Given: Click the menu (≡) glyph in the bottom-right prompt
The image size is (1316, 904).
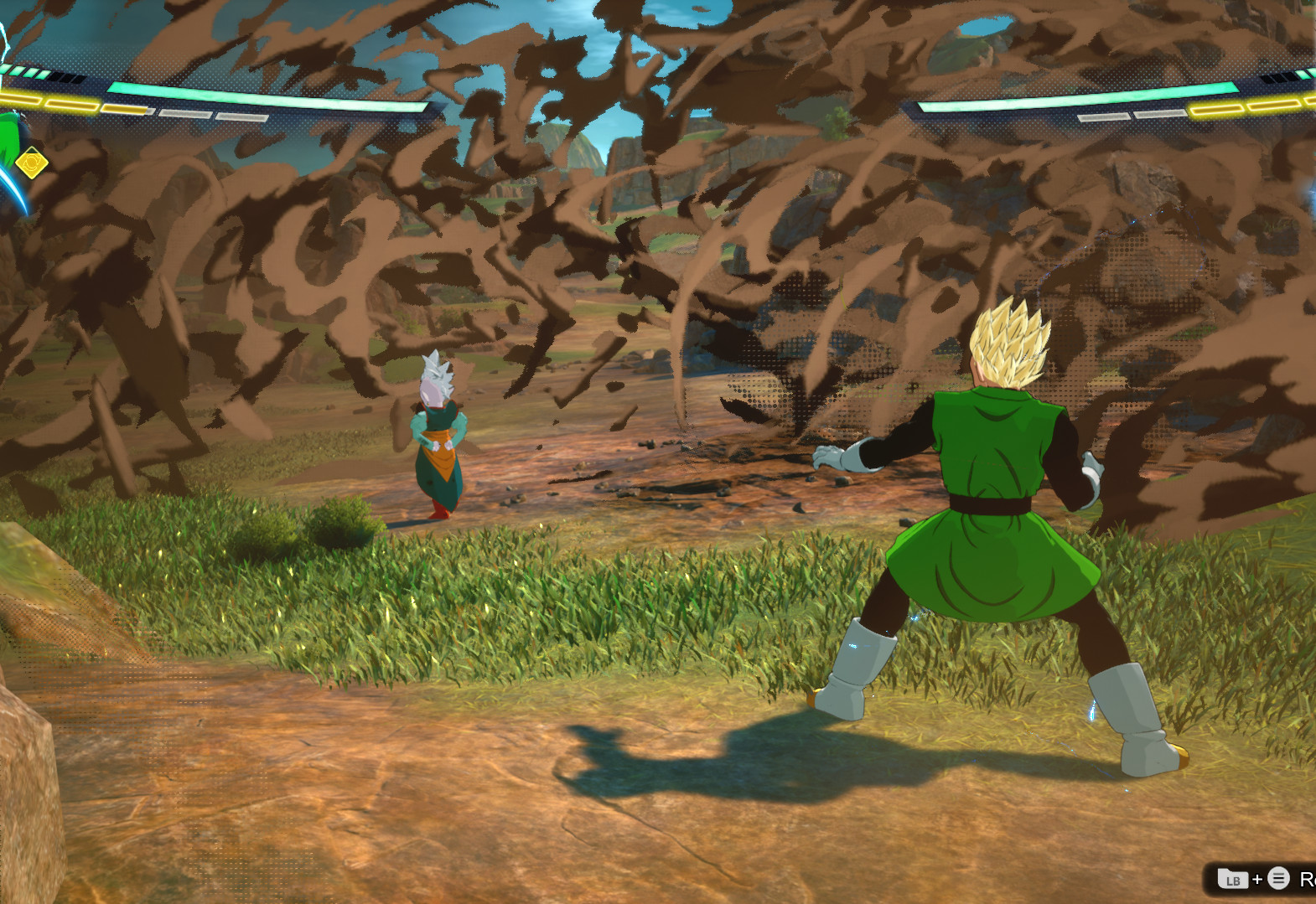Looking at the screenshot, I should (x=1277, y=879).
